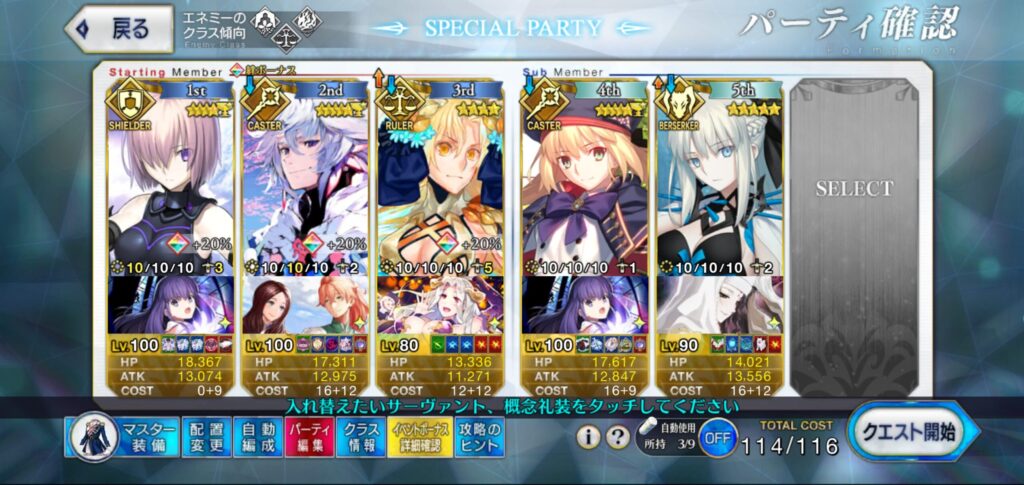Open the マスター装備 master equipment menu
1024x485 pixels.
coord(124,437)
